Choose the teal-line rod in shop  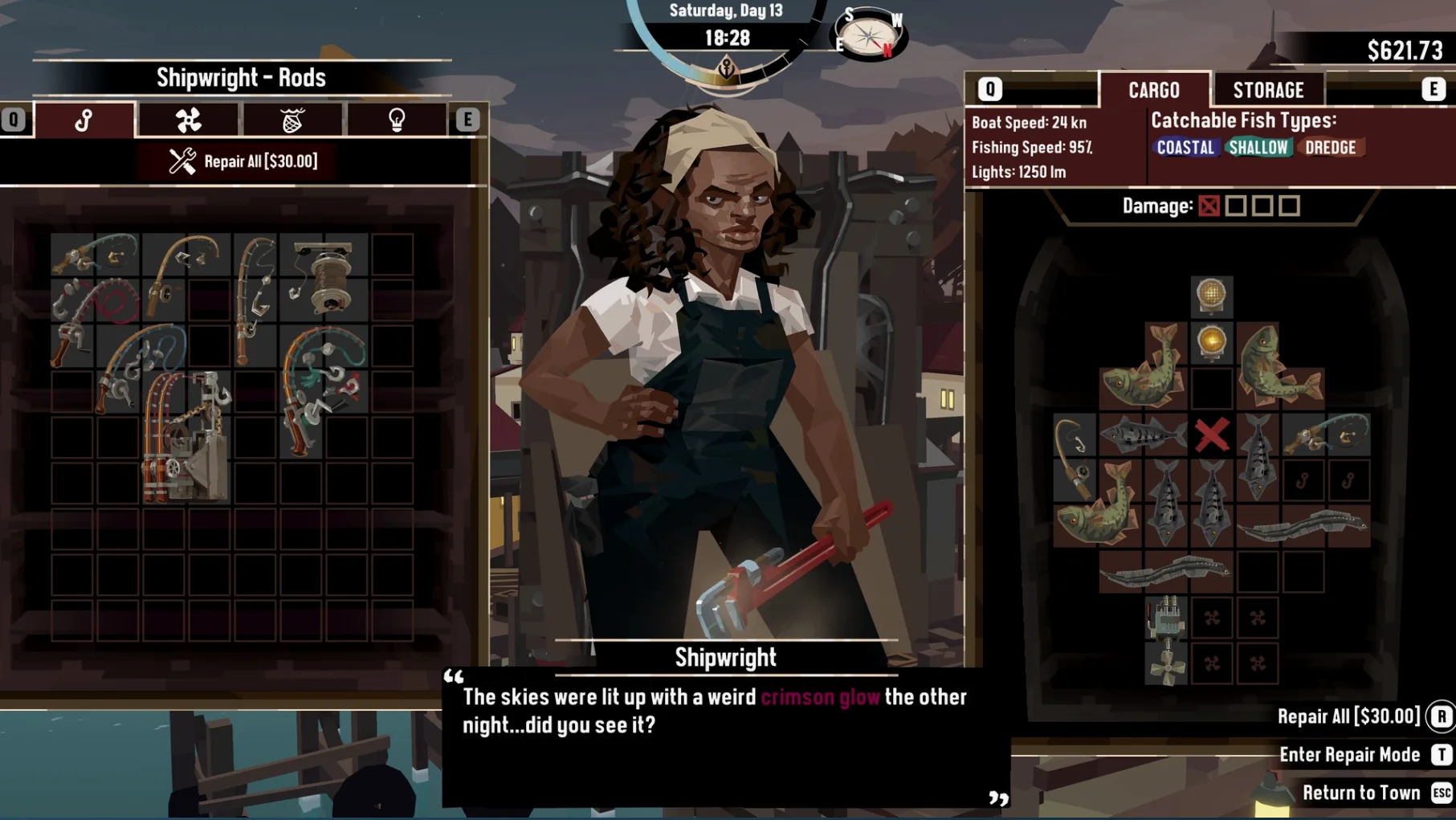click(323, 390)
